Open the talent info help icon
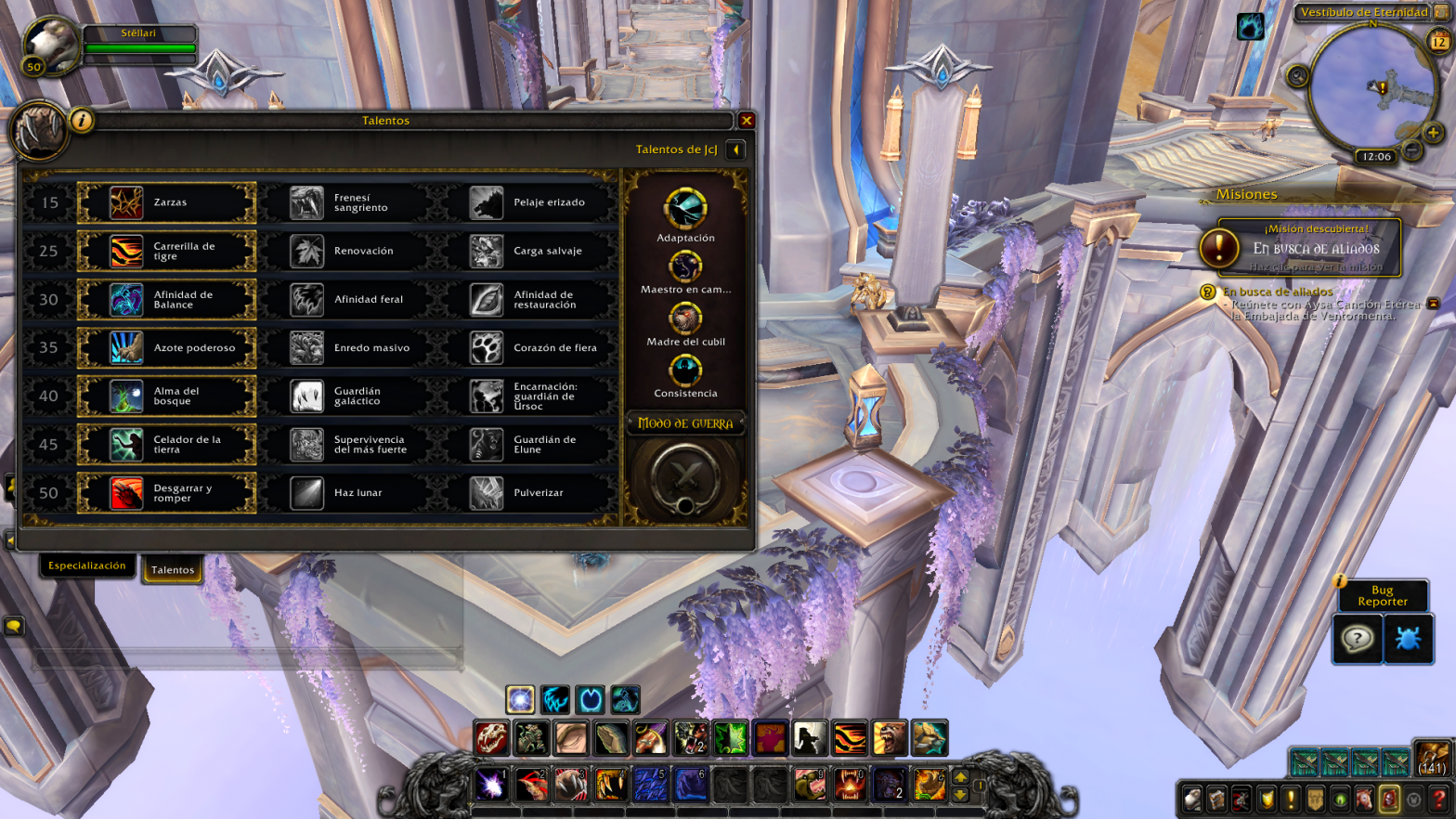The width and height of the screenshot is (1456, 819). [x=82, y=121]
